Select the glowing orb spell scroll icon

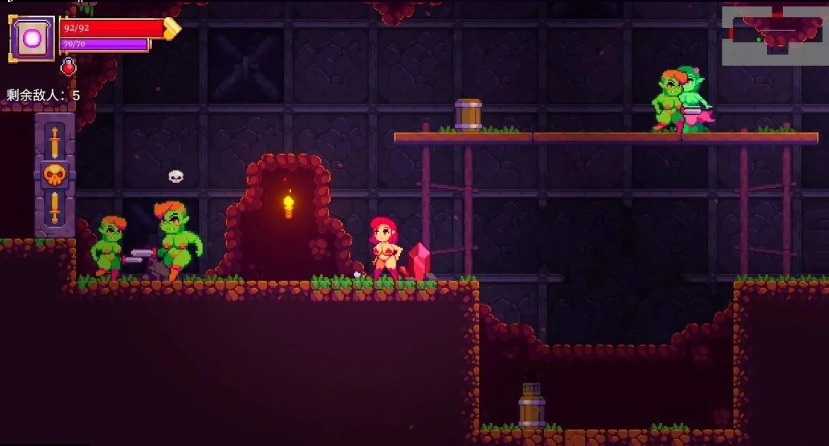coord(32,38)
